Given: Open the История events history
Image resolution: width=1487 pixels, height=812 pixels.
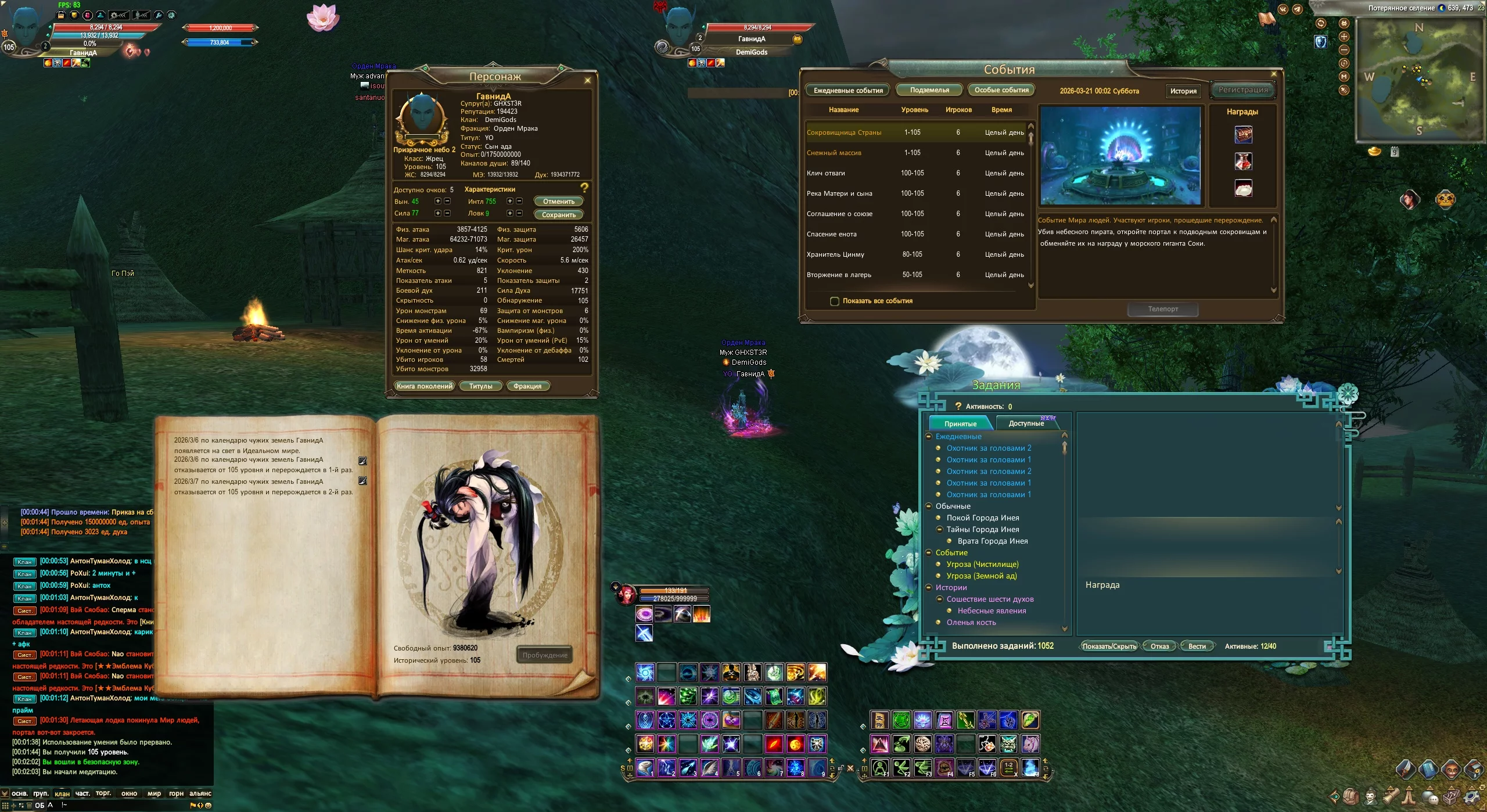Looking at the screenshot, I should coord(1183,91).
